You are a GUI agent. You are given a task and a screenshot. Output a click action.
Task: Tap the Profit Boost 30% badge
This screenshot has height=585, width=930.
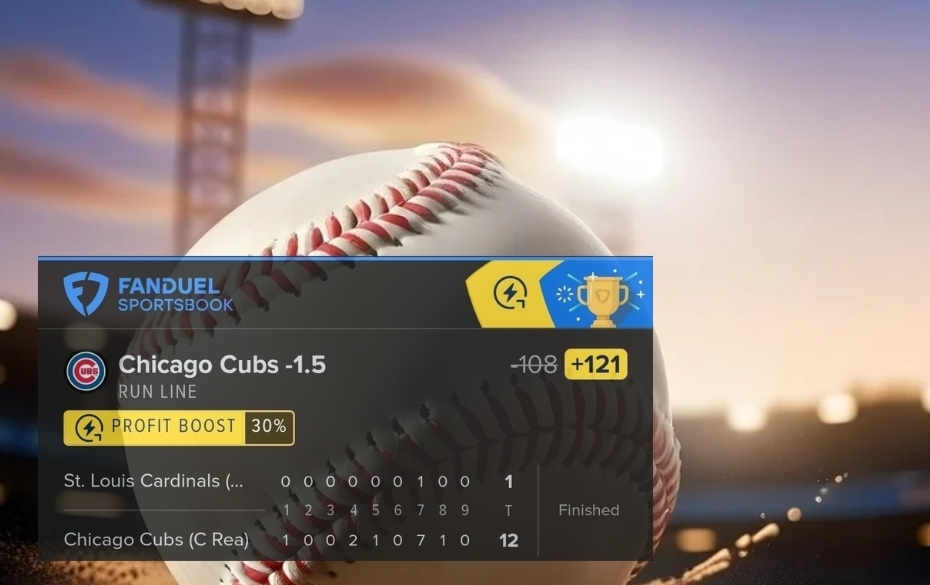tap(179, 427)
